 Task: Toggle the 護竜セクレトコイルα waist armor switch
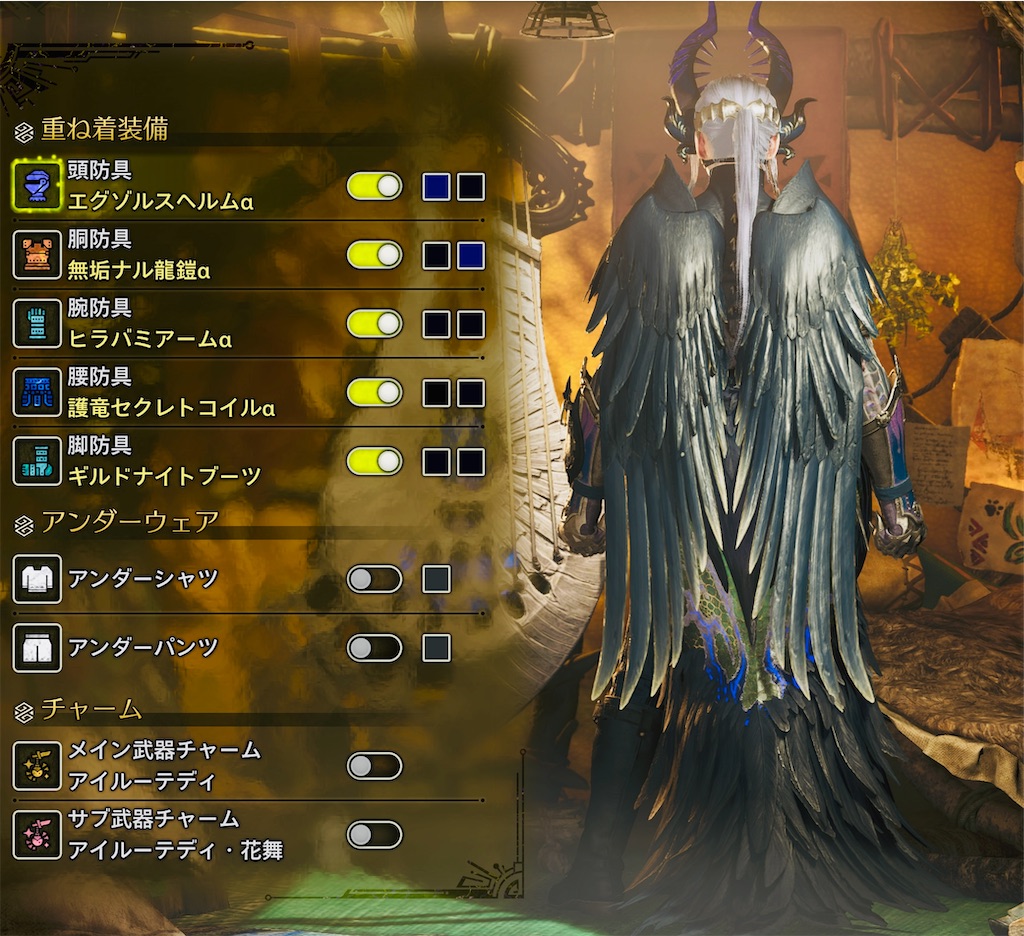(374, 392)
